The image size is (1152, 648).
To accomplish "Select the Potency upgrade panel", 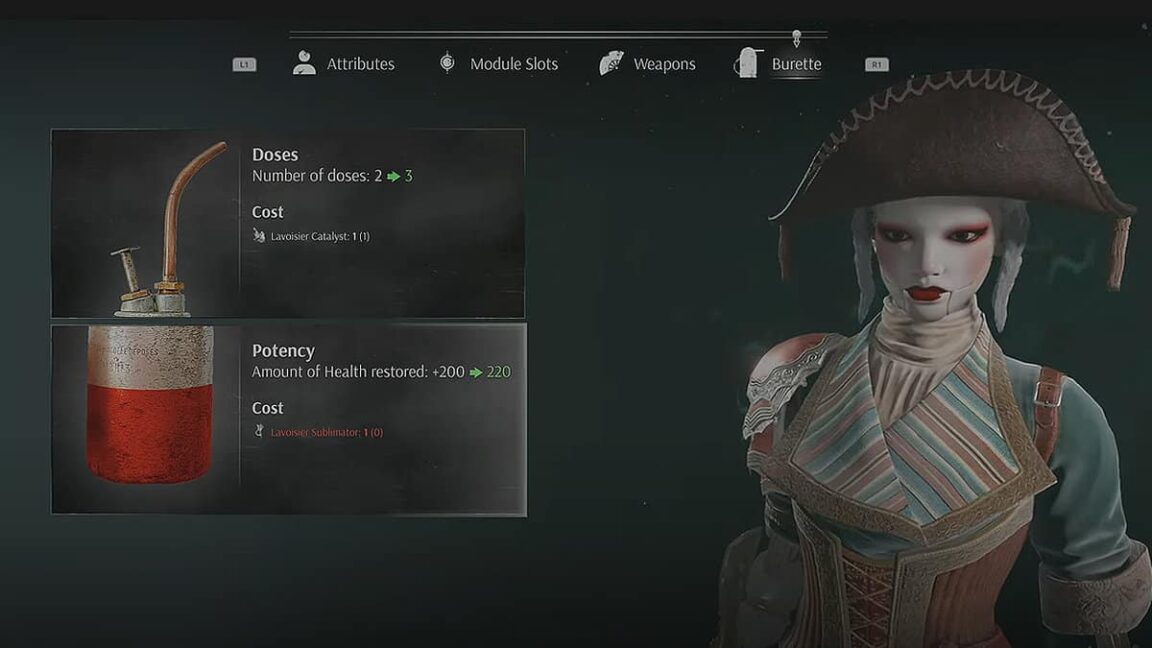I will pos(288,419).
